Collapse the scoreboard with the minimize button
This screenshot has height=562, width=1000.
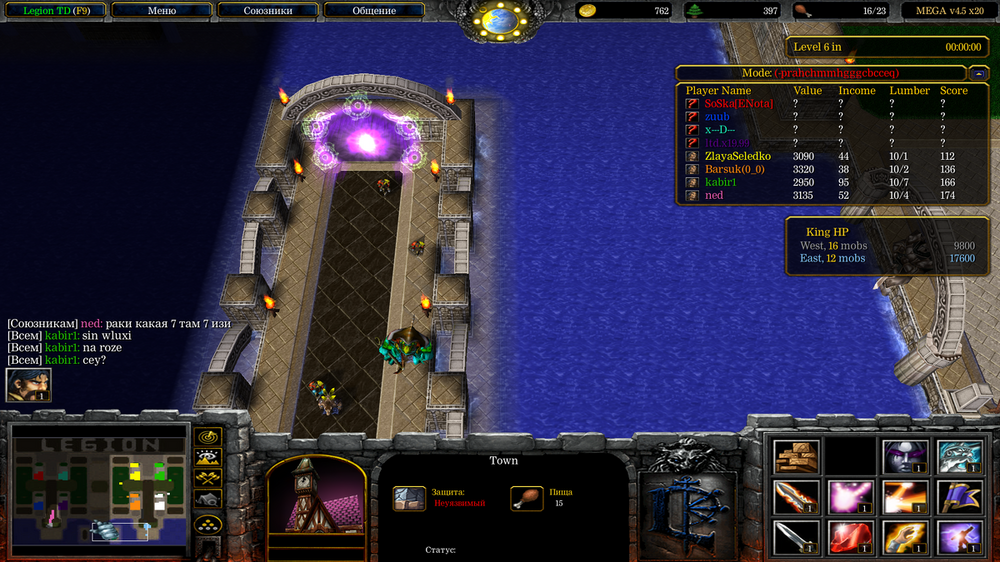(978, 73)
